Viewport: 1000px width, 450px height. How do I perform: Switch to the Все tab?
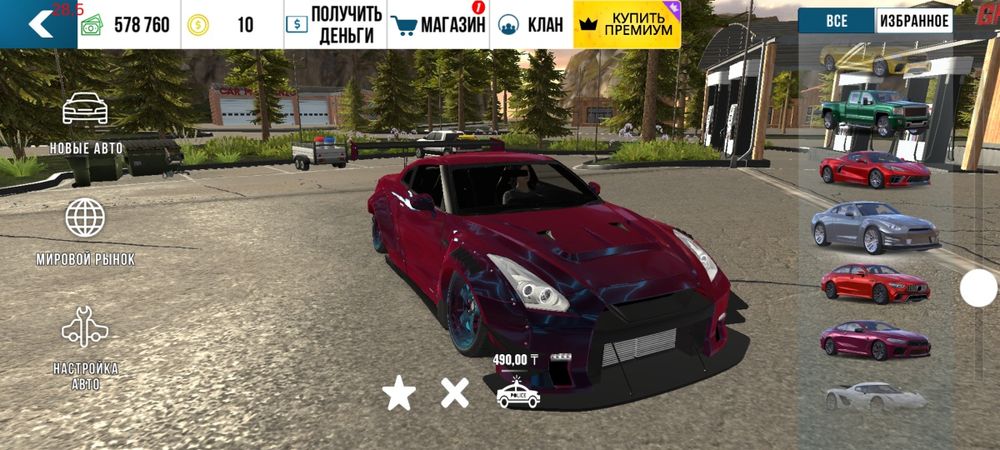(836, 20)
